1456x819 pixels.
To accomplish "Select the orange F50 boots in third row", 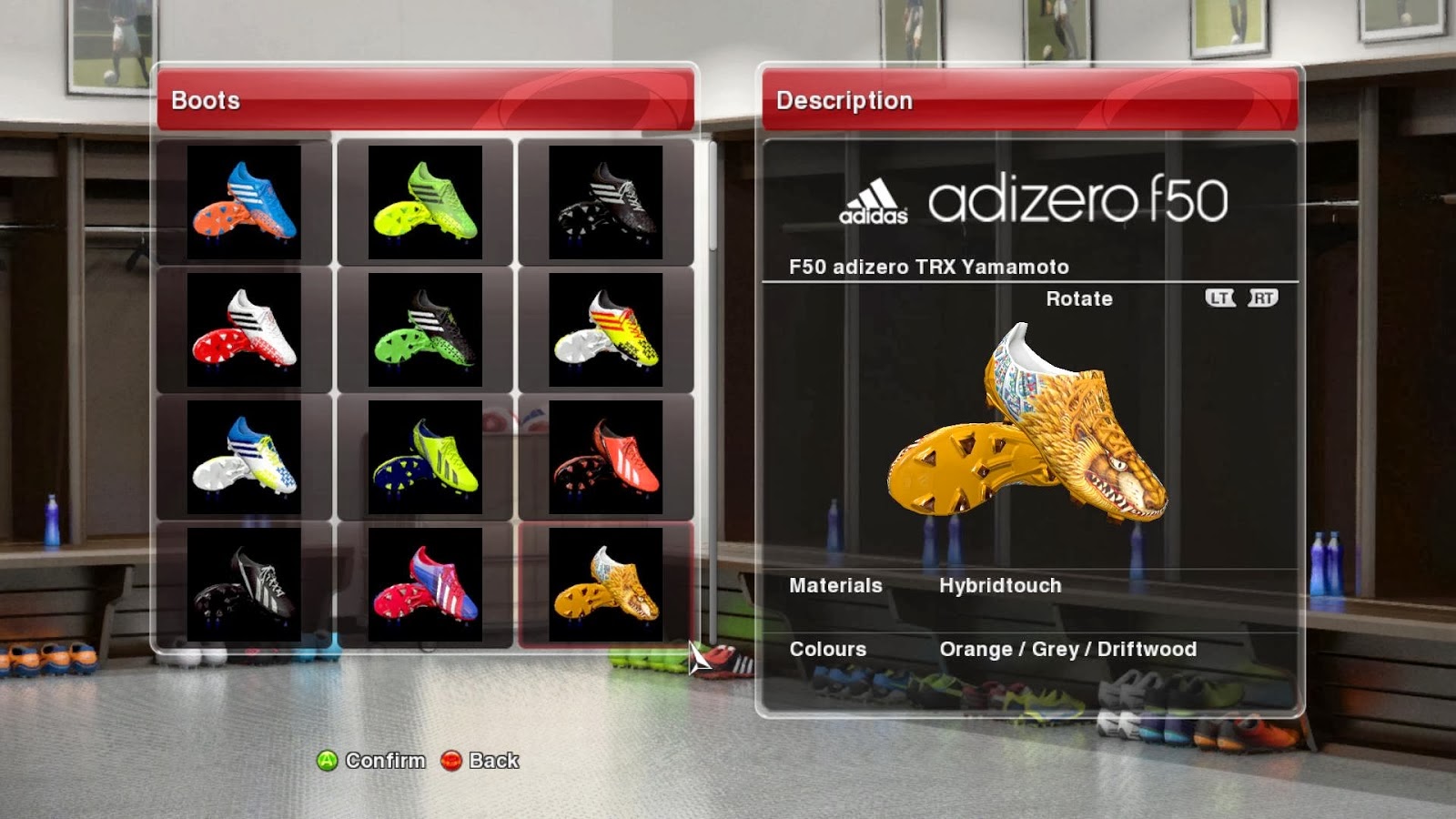I will coord(607,459).
